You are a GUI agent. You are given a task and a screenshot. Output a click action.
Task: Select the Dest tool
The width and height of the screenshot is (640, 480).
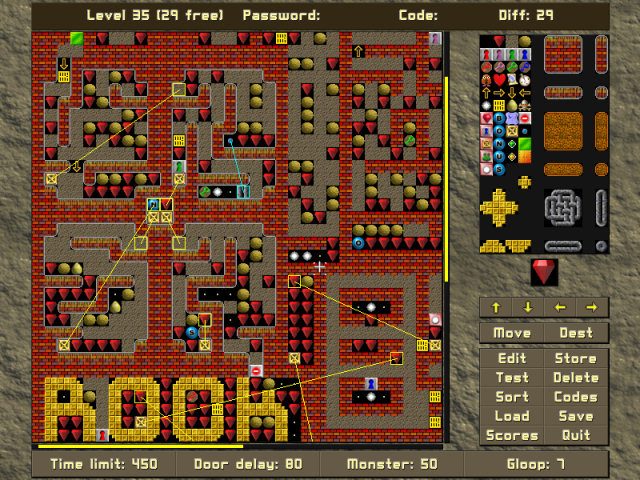[x=576, y=332]
